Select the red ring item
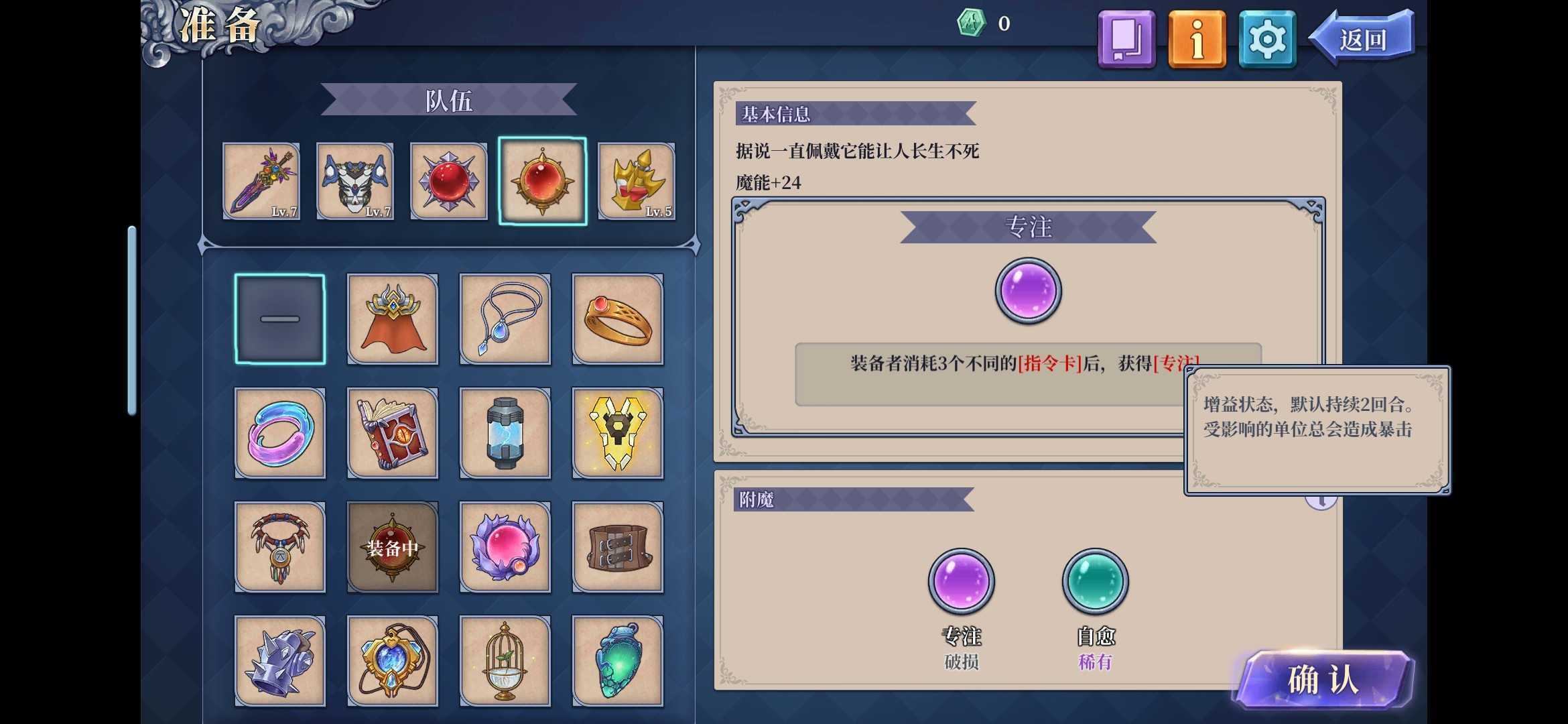The width and height of the screenshot is (1568, 724). [618, 318]
